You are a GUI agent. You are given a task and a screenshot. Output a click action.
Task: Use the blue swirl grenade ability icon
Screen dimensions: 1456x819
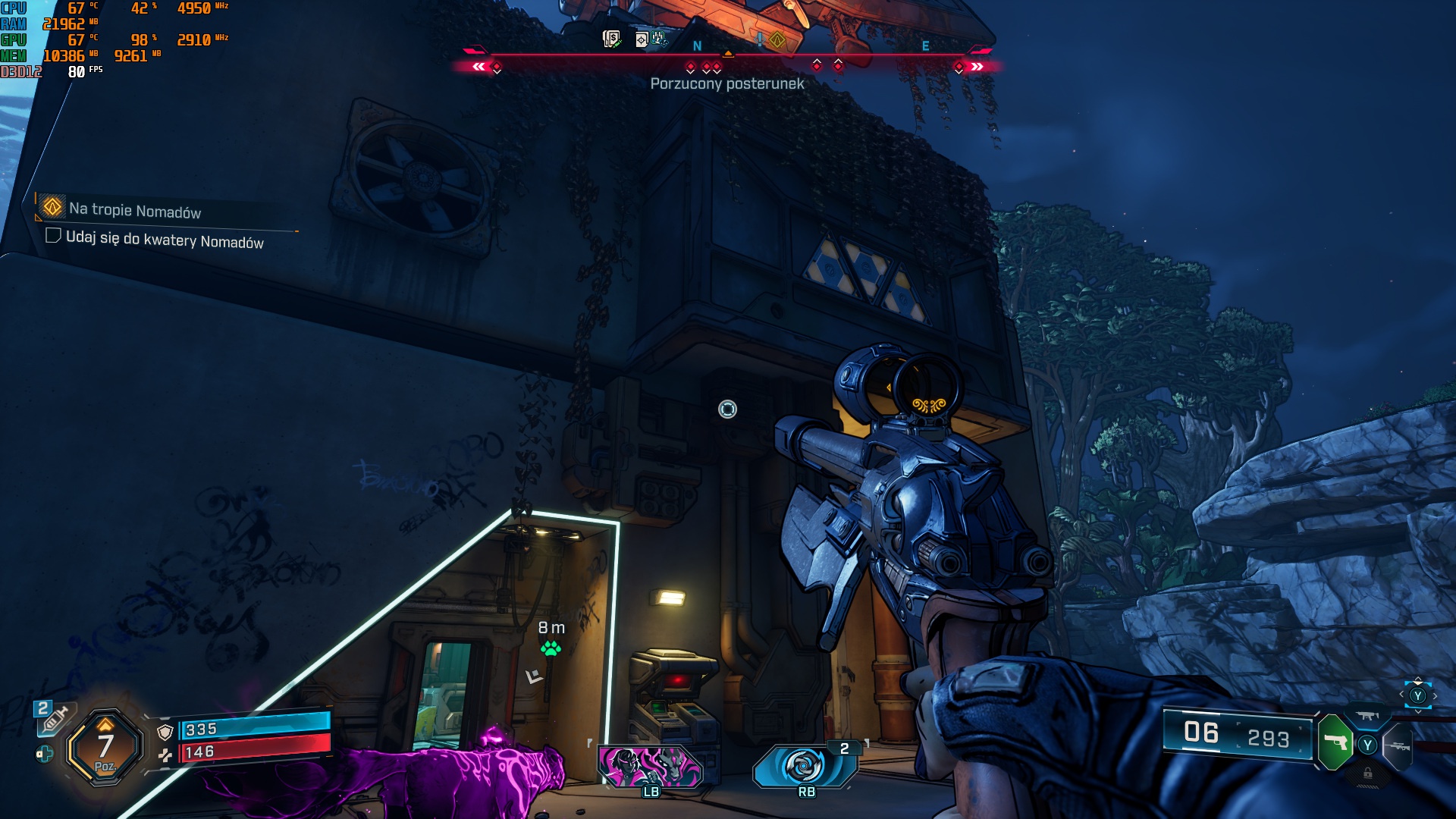point(804,765)
